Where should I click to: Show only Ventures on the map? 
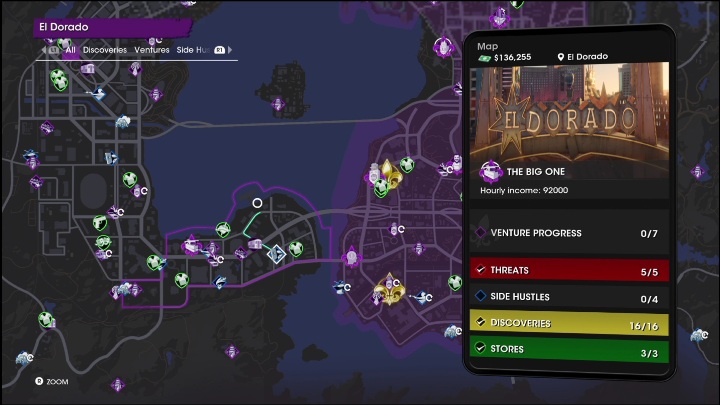[x=152, y=48]
